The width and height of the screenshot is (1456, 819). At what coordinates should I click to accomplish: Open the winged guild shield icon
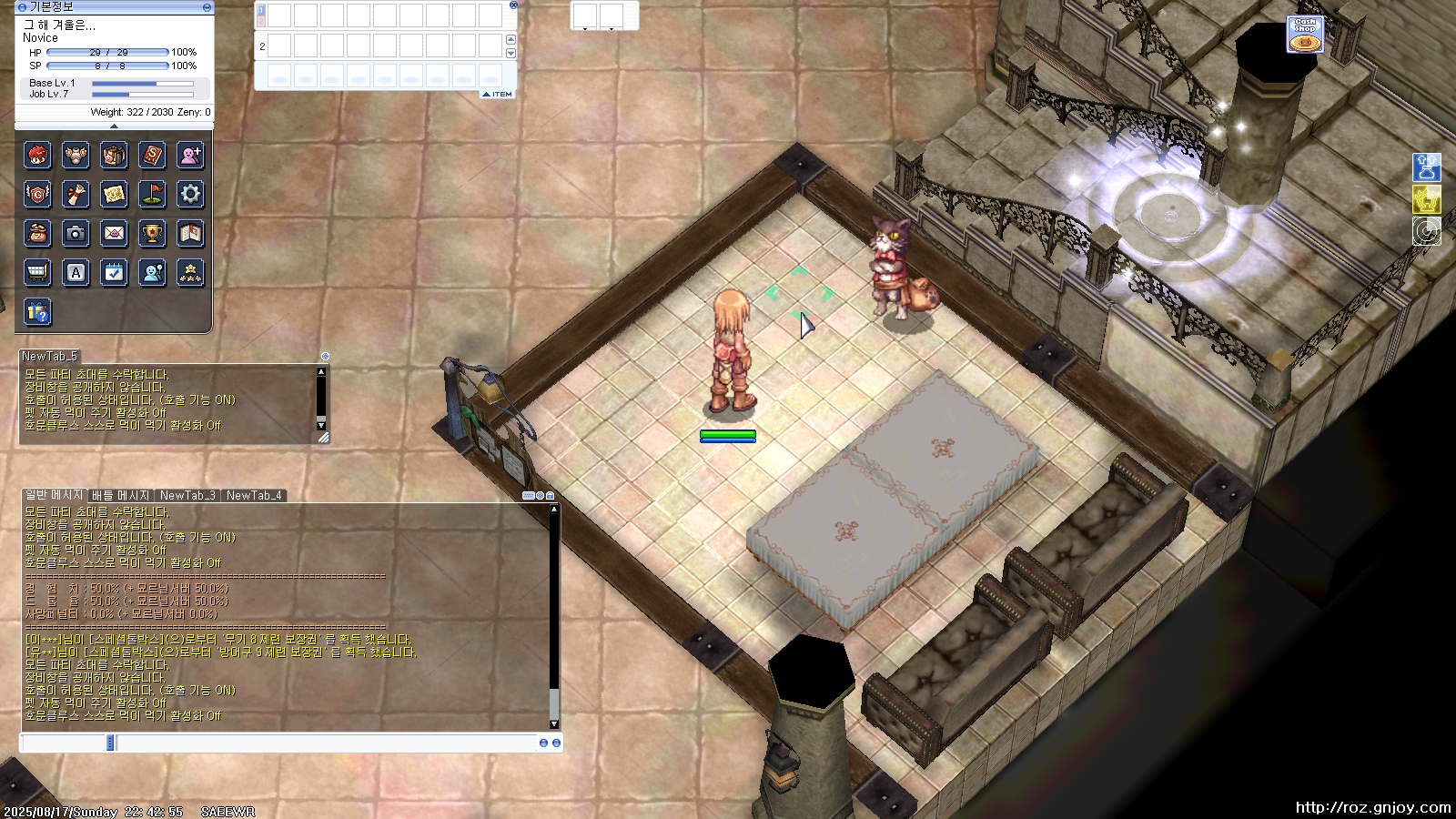pyautogui.click(x=37, y=194)
